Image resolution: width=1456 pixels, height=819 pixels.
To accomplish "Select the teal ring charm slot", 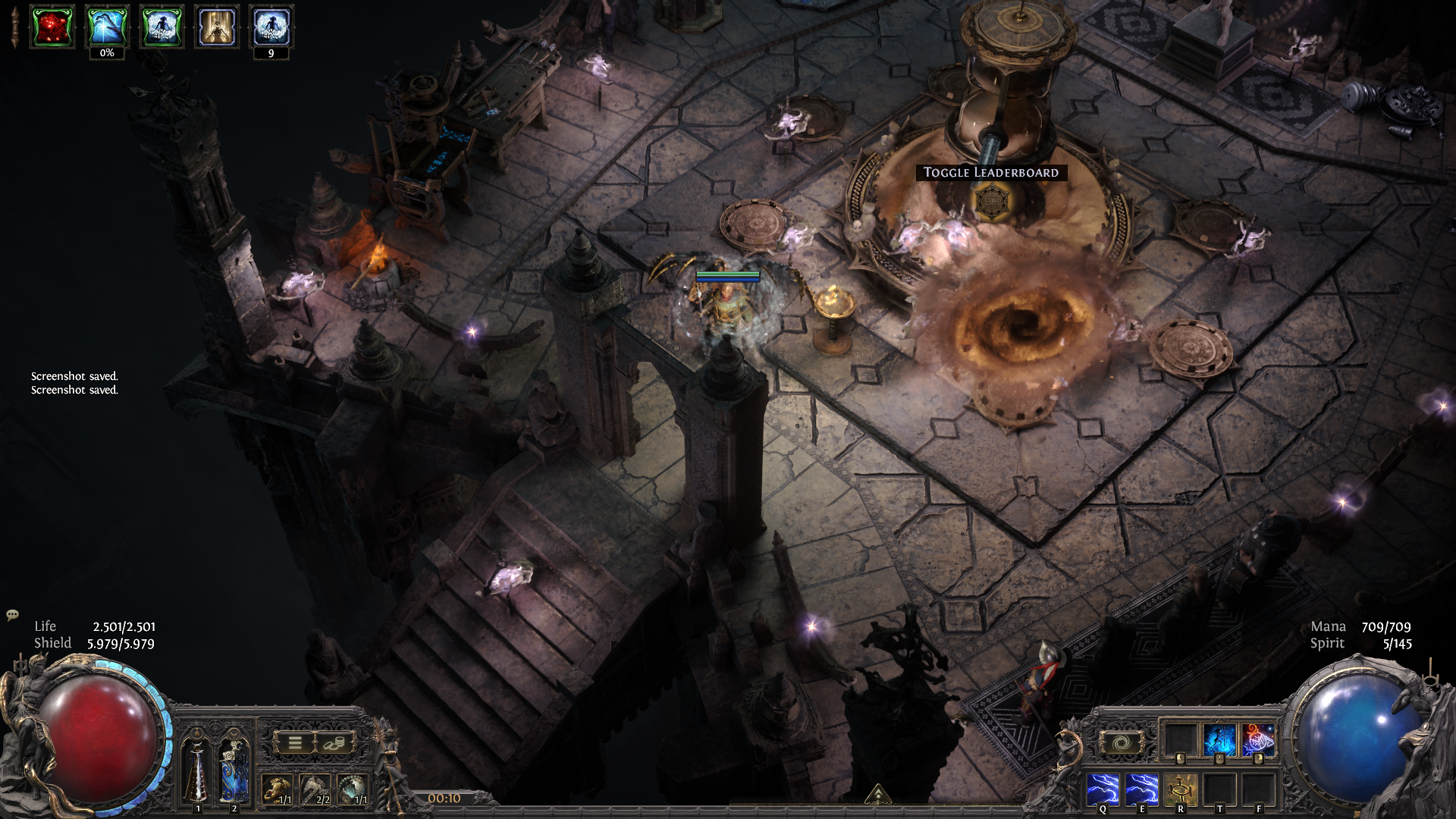I will (353, 790).
